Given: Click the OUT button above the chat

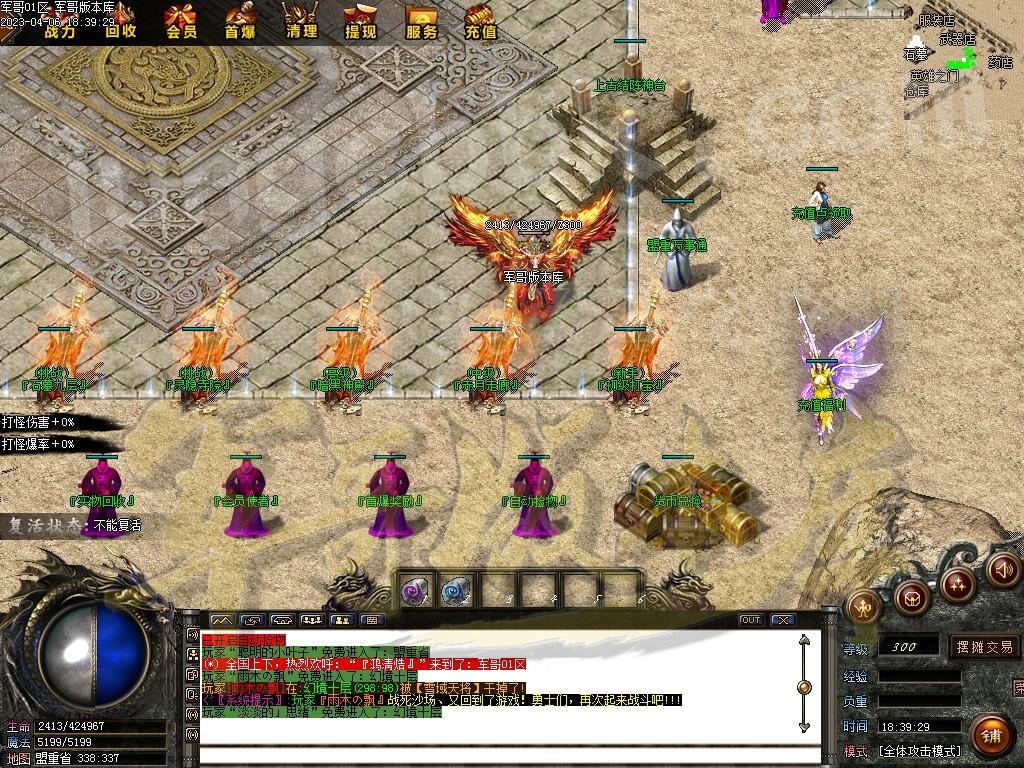Looking at the screenshot, I should 750,620.
